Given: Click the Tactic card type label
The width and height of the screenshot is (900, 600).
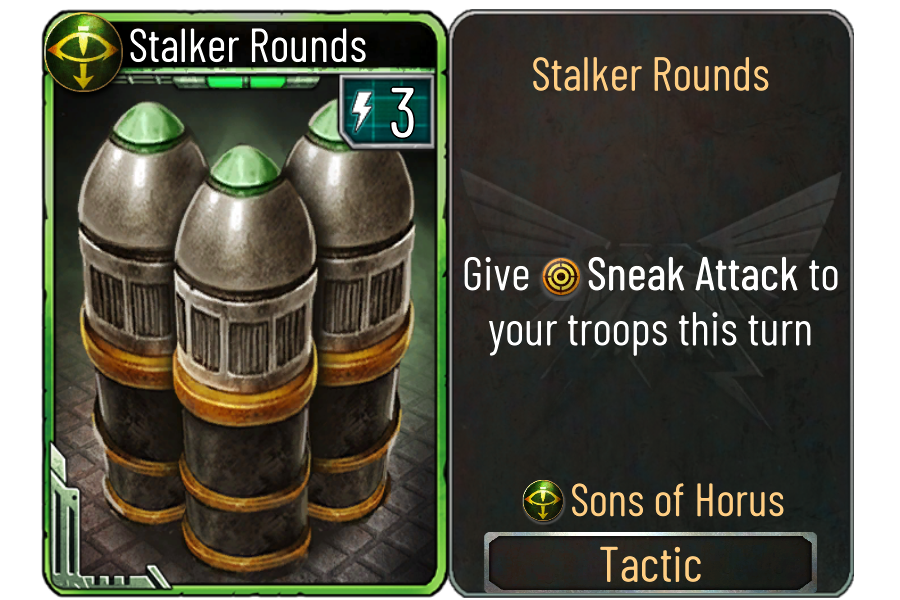Looking at the screenshot, I should 650,564.
